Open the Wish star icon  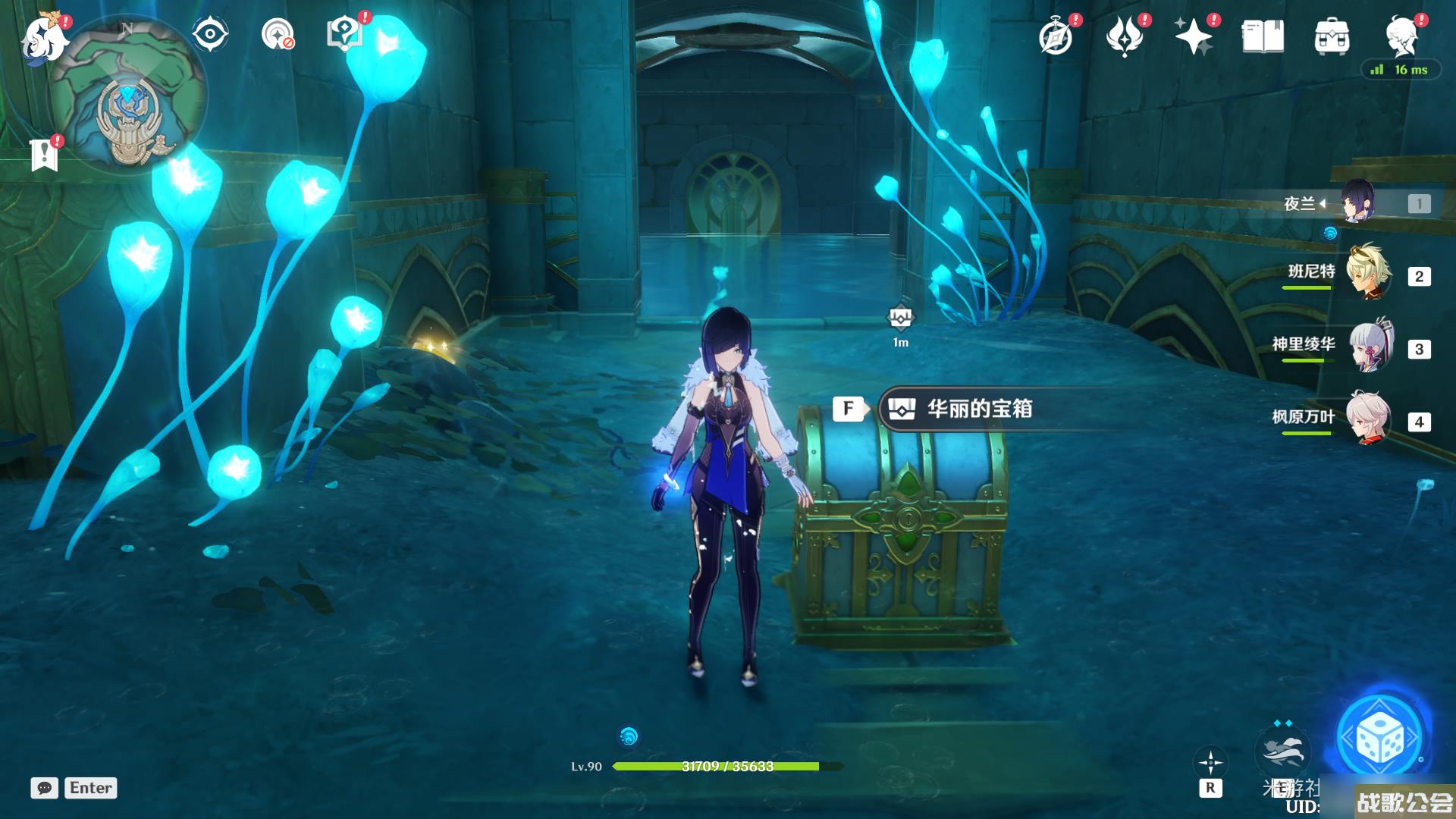[x=1193, y=36]
